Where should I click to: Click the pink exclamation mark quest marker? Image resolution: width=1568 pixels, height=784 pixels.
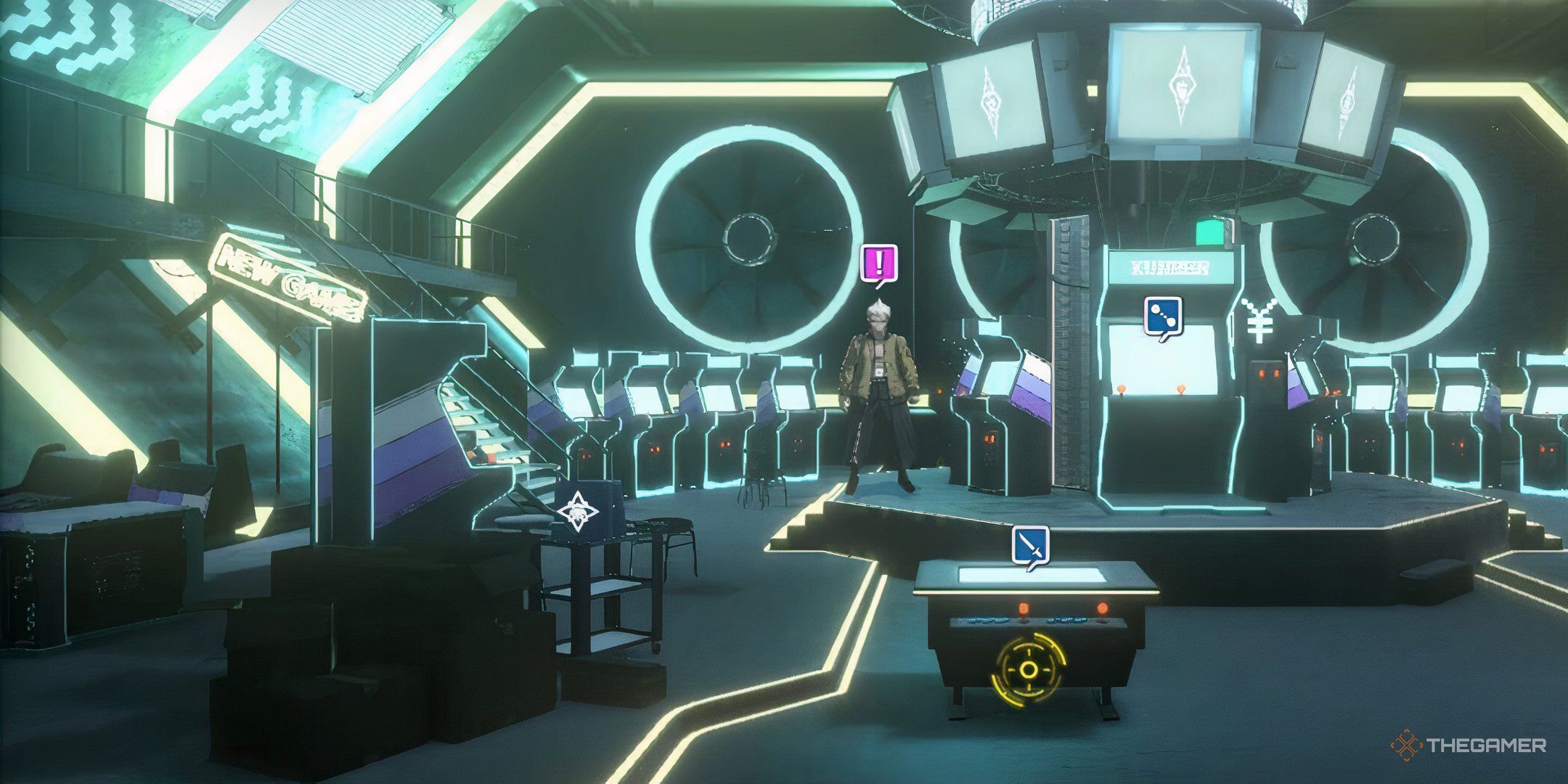pyautogui.click(x=880, y=263)
